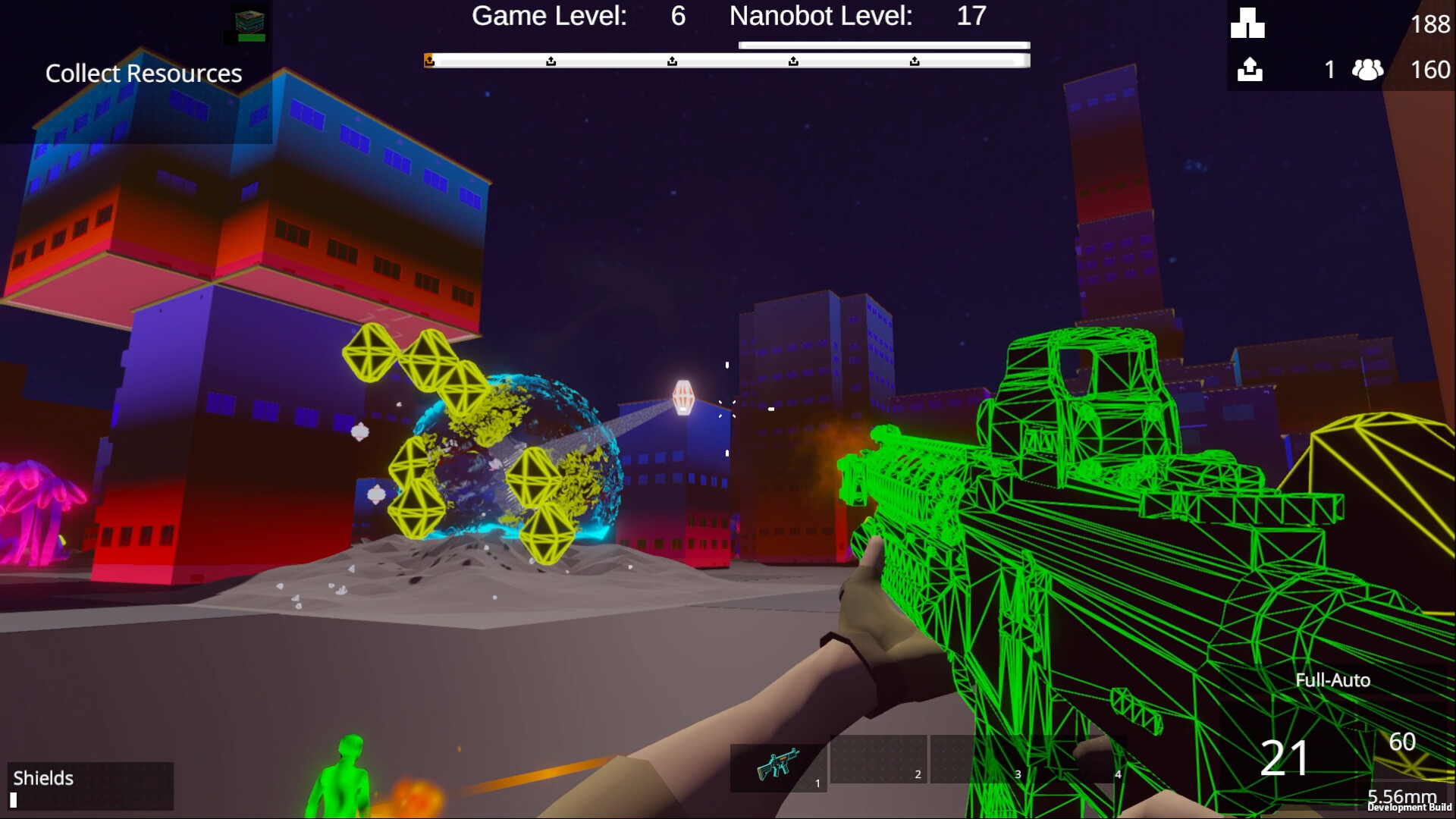Toggle the Full-Auto fire mode
The image size is (1456, 819).
[1332, 680]
